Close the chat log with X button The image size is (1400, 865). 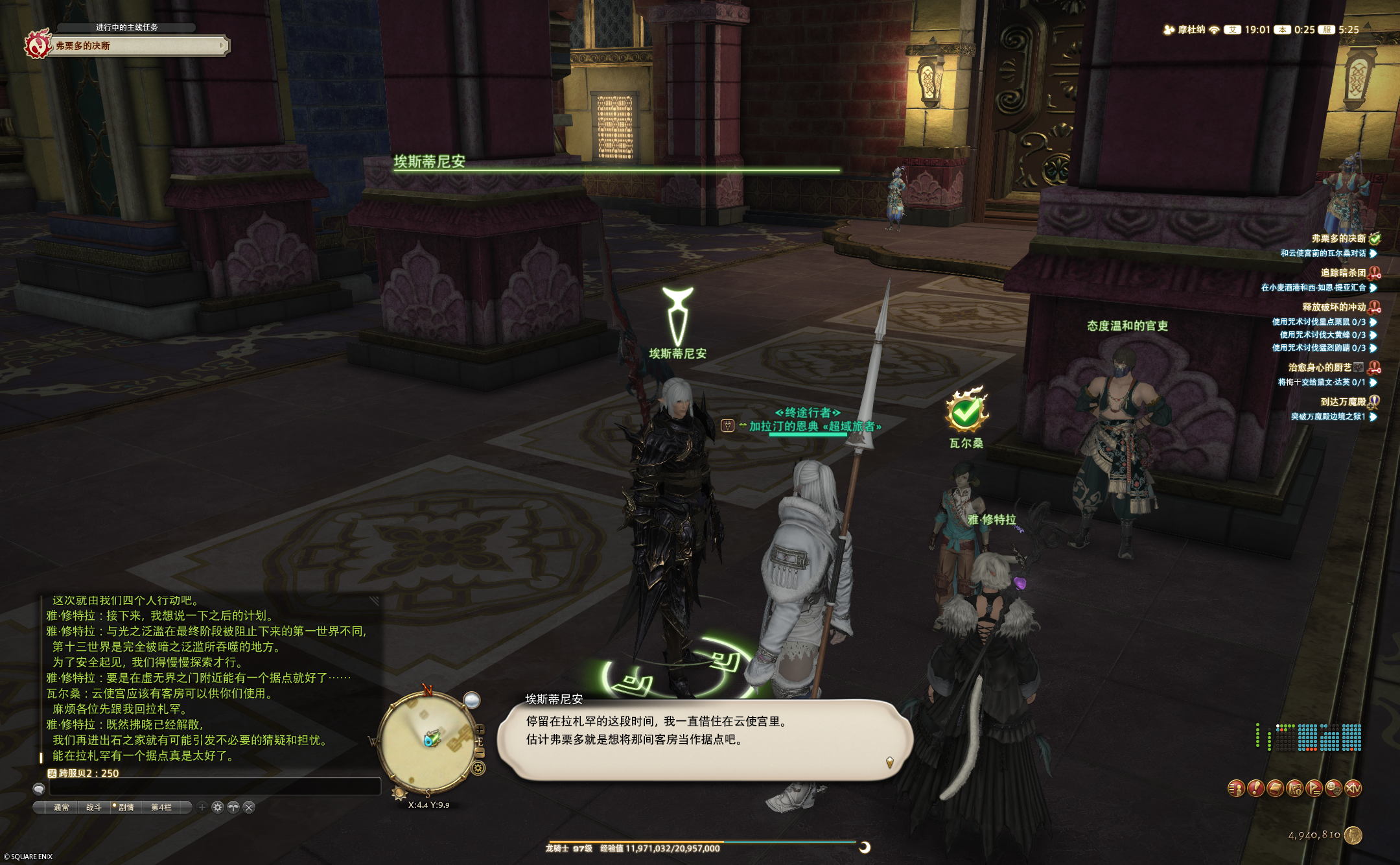coord(249,807)
